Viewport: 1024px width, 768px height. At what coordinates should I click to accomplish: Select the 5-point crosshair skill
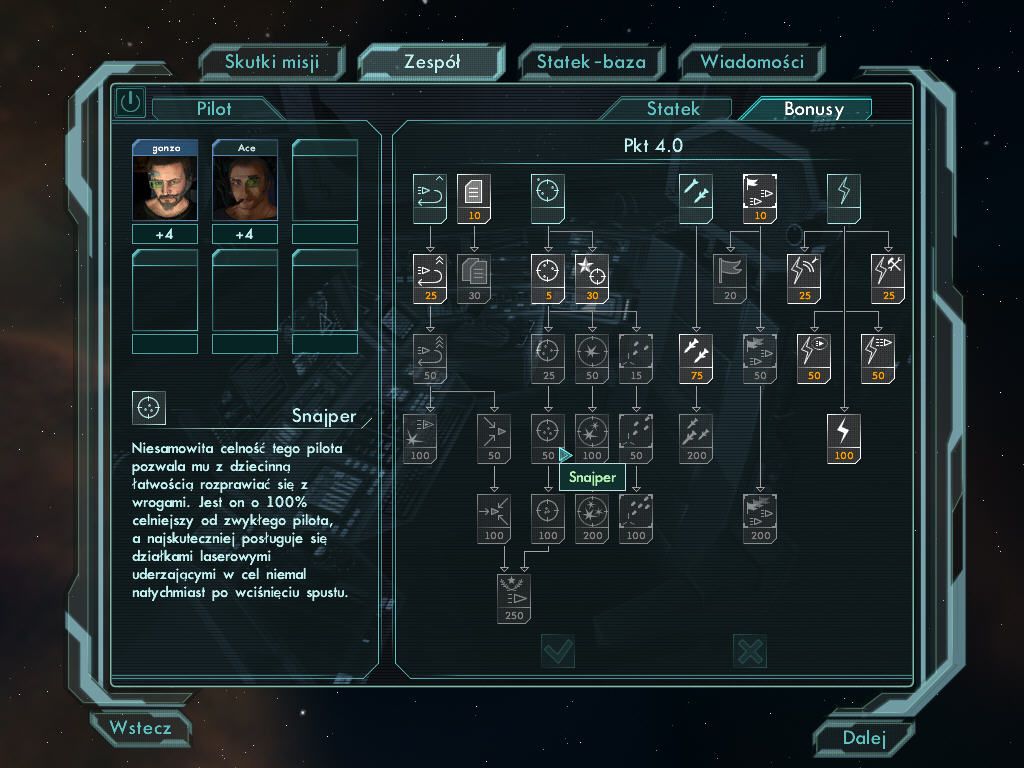(x=547, y=277)
